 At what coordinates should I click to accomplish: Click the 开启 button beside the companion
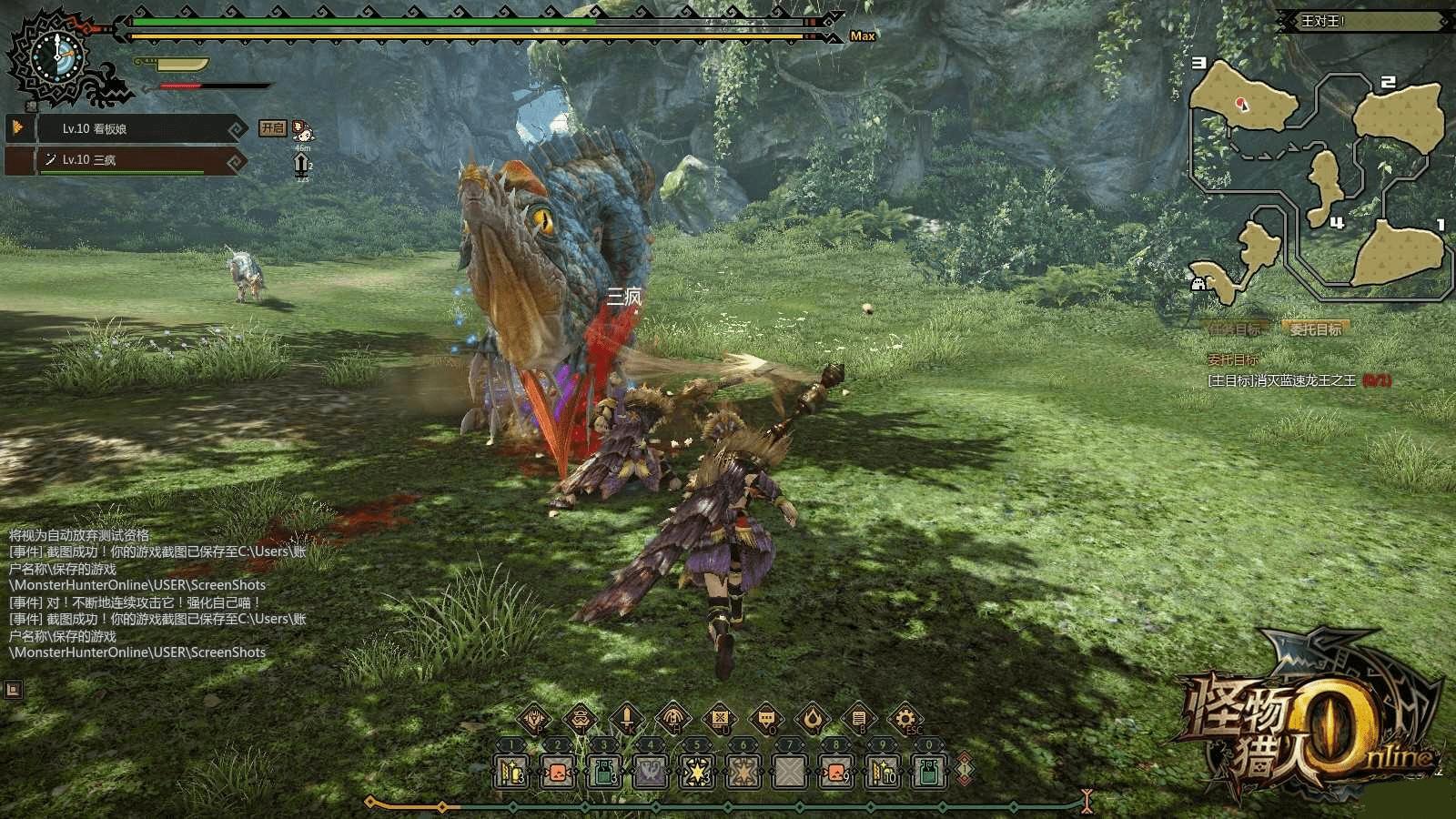tap(272, 128)
